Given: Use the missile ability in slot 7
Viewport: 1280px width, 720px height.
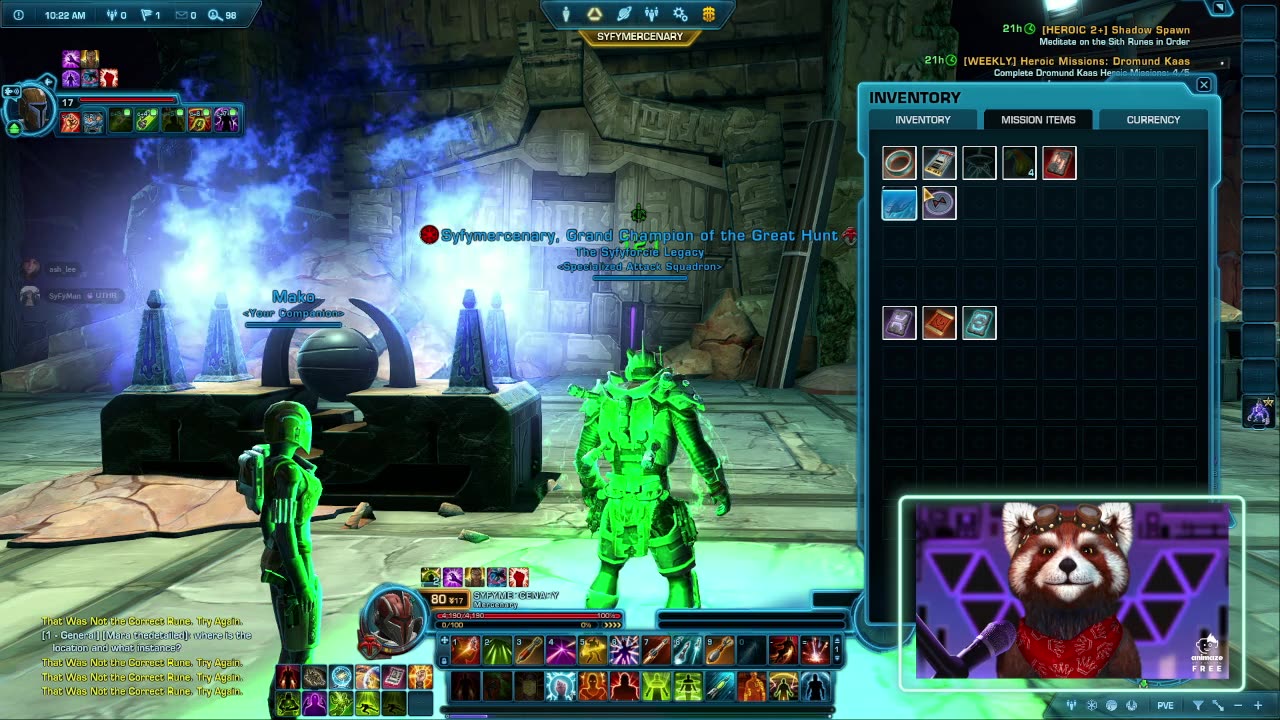Looking at the screenshot, I should point(656,651).
